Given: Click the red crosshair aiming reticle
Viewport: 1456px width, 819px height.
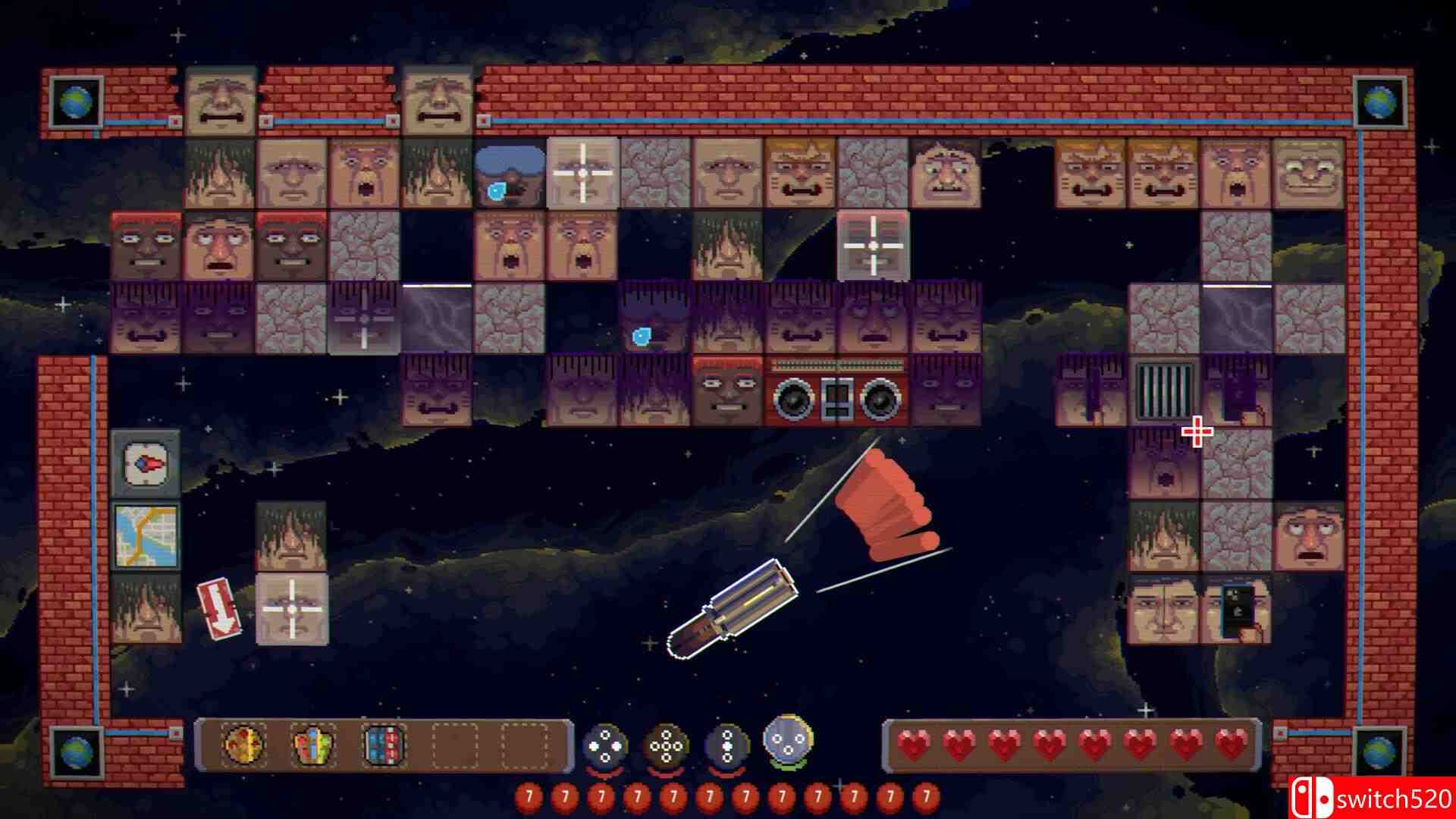Looking at the screenshot, I should [x=1195, y=432].
